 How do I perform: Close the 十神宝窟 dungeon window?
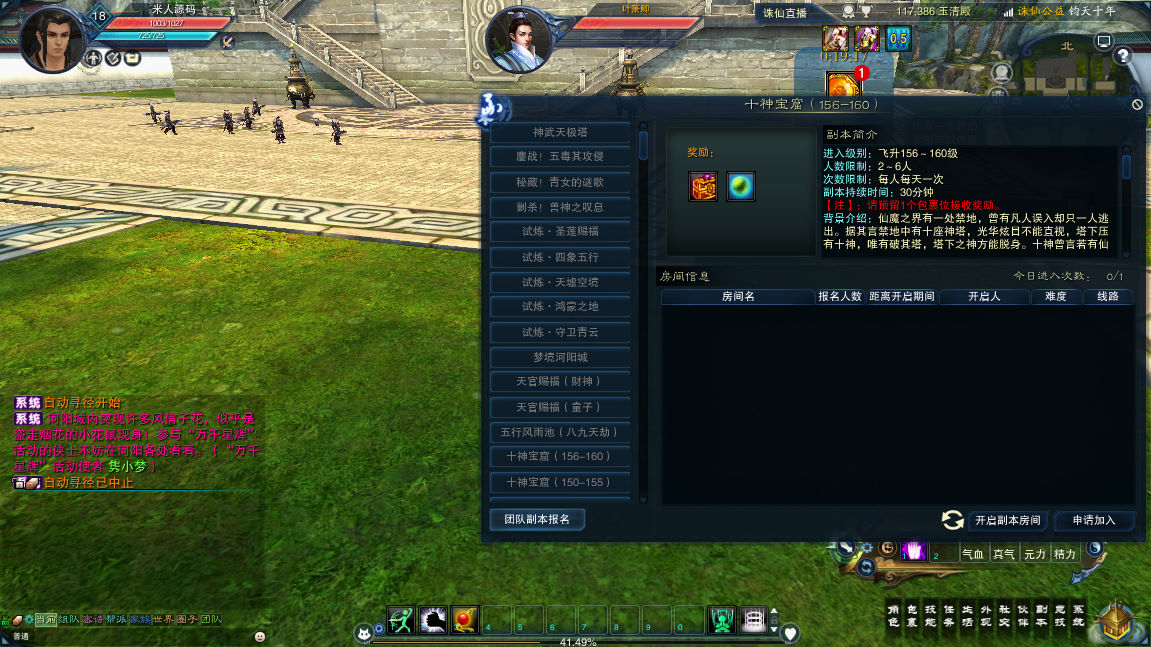(1137, 104)
